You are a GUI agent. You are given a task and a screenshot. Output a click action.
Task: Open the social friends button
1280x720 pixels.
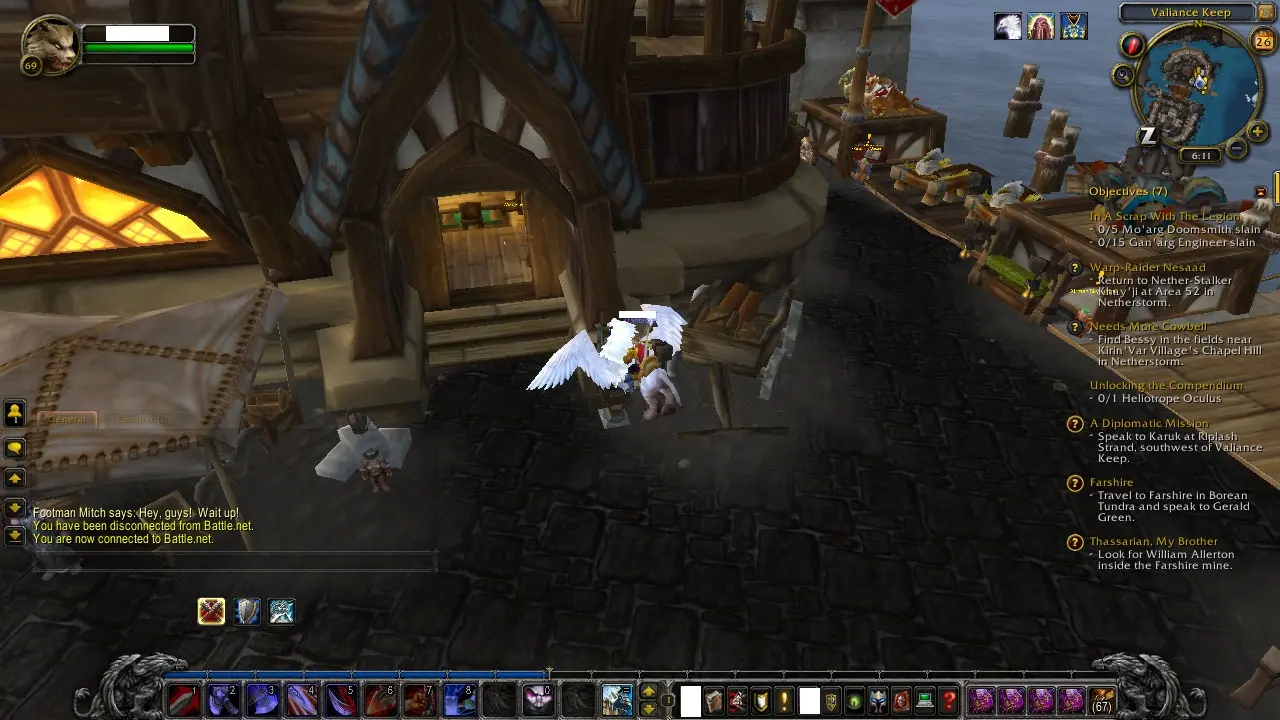[x=15, y=413]
